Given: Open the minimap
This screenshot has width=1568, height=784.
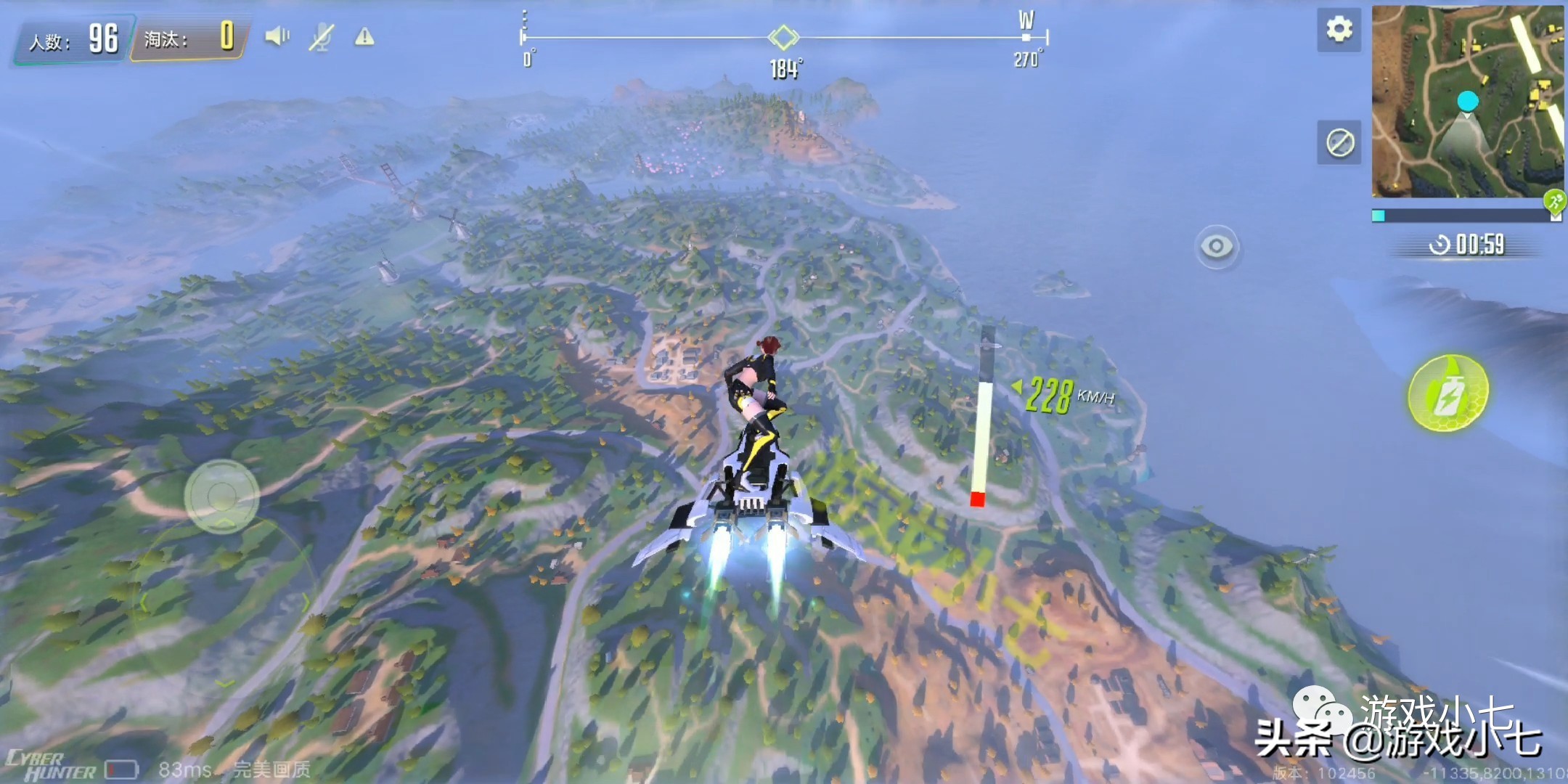Looking at the screenshot, I should (x=1467, y=102).
